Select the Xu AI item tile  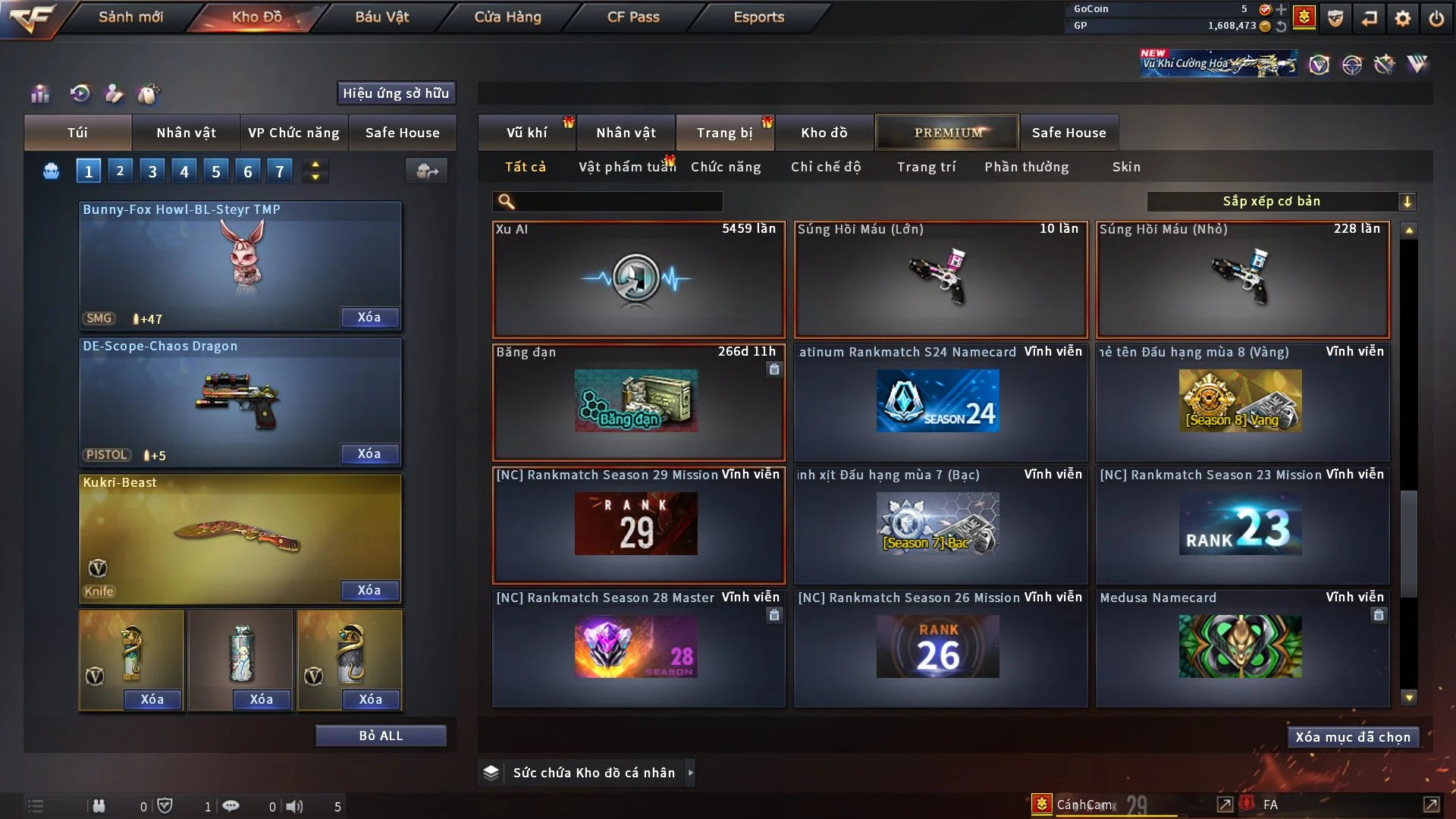point(639,279)
